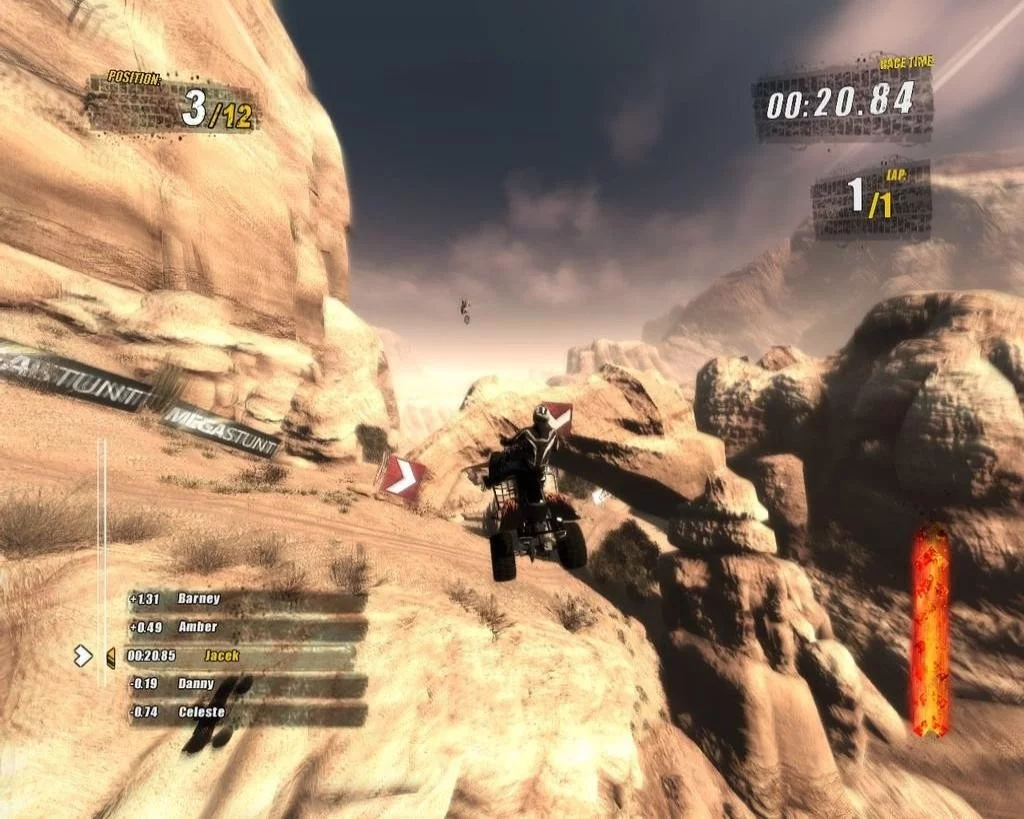The image size is (1024, 819).
Task: Pick Celeste's entry in the racer list
Action: point(246,713)
